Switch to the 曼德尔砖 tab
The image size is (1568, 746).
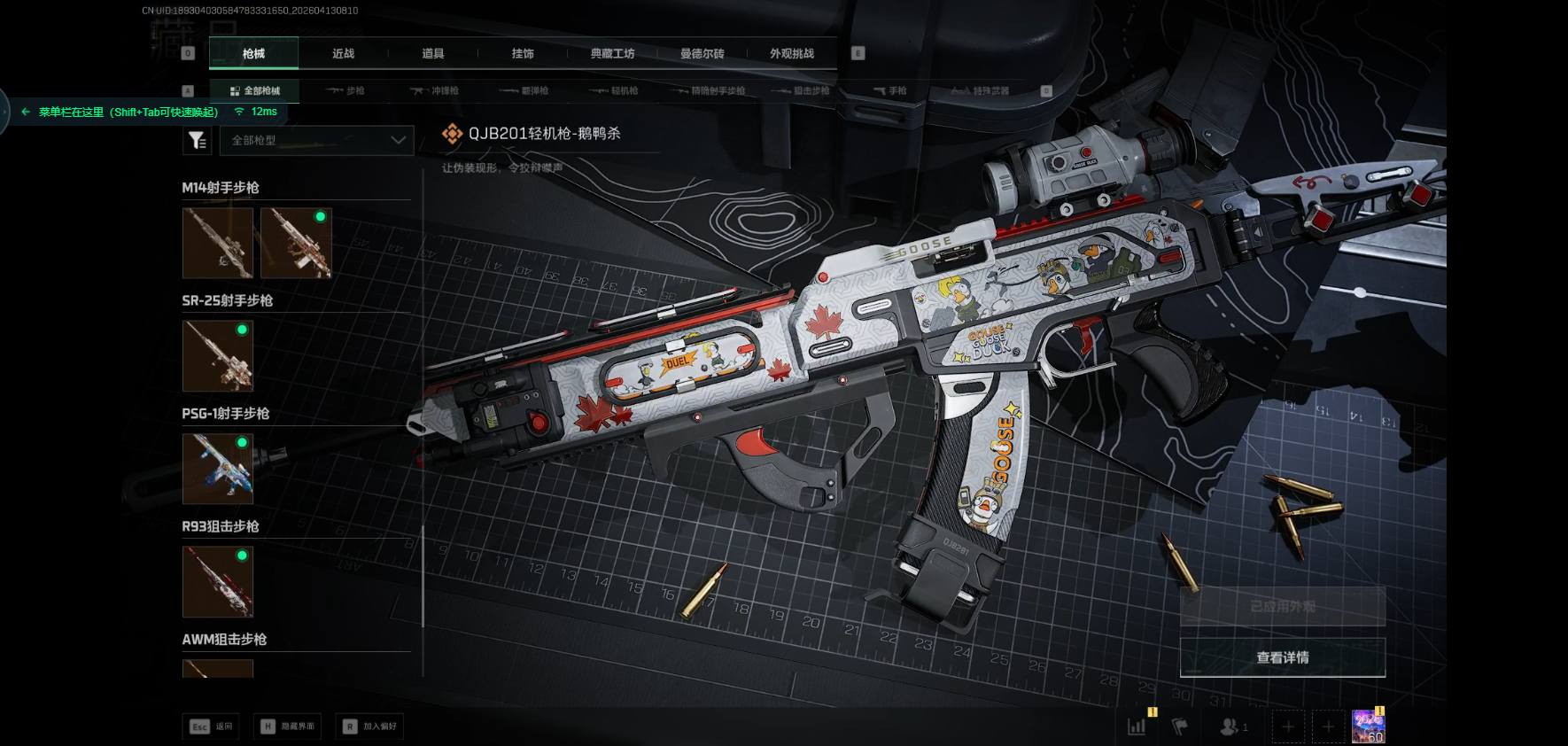[702, 54]
